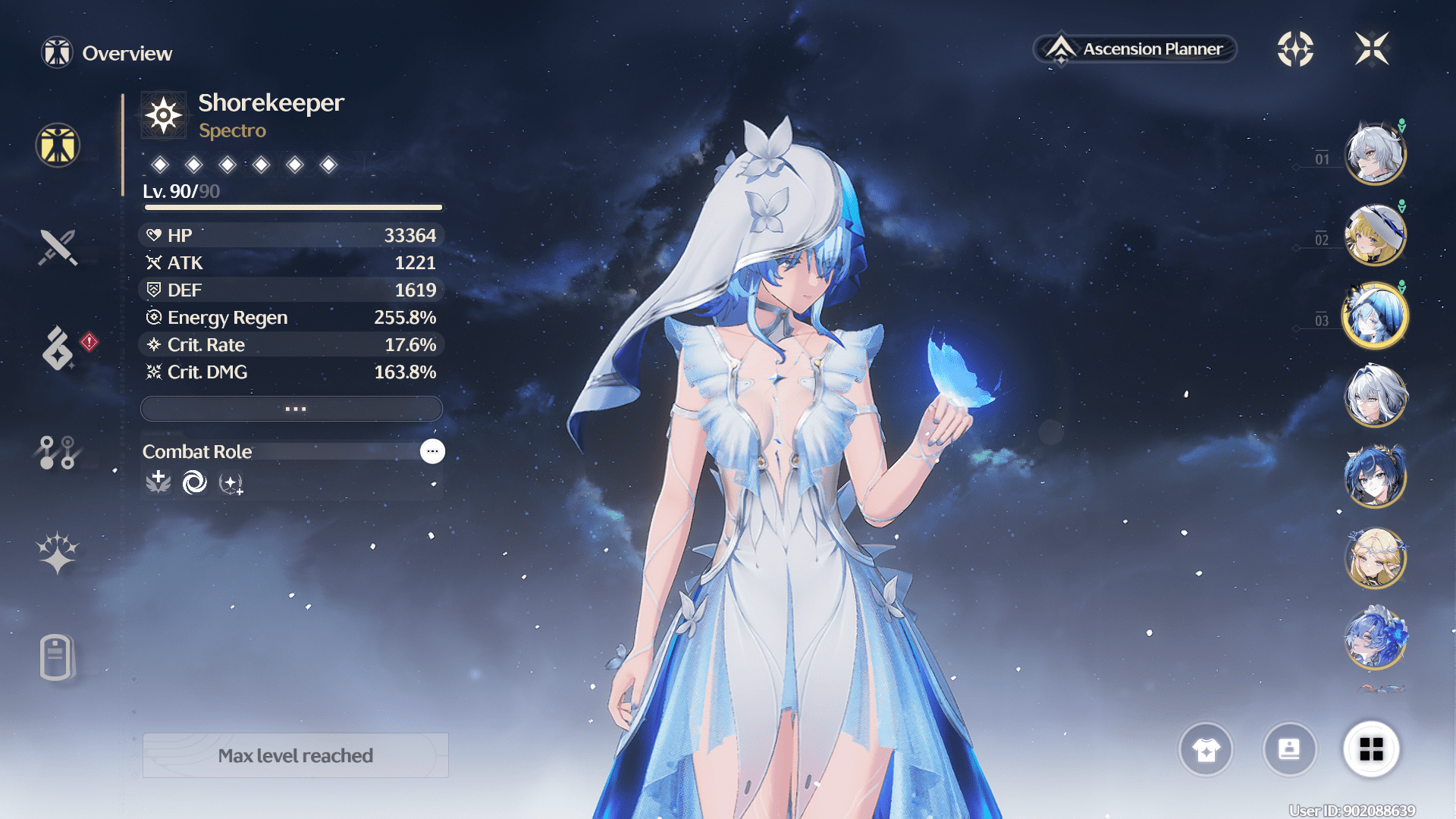Switch to the Echoes tab with red alert
This screenshot has width=1456, height=819.
tap(59, 349)
